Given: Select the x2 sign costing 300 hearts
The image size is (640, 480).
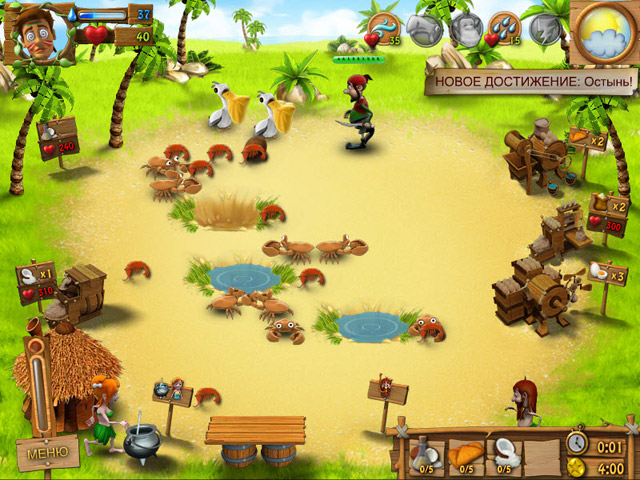Looking at the screenshot, I should coord(608,215).
